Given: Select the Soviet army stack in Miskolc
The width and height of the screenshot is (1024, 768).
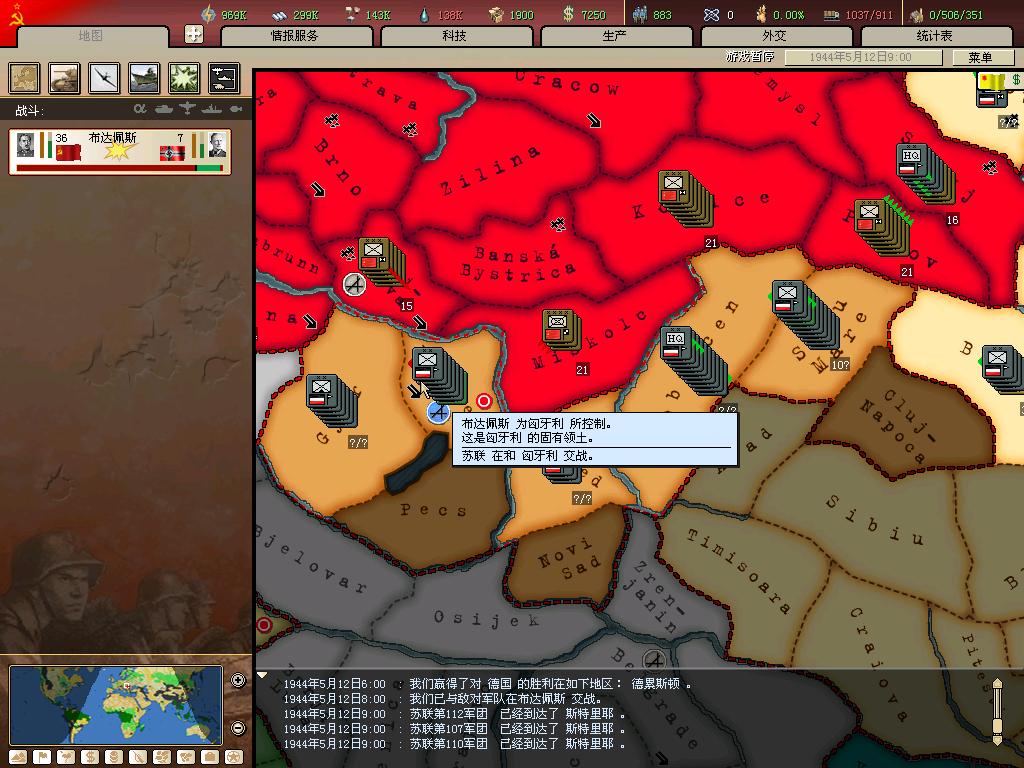Looking at the screenshot, I should [x=559, y=328].
